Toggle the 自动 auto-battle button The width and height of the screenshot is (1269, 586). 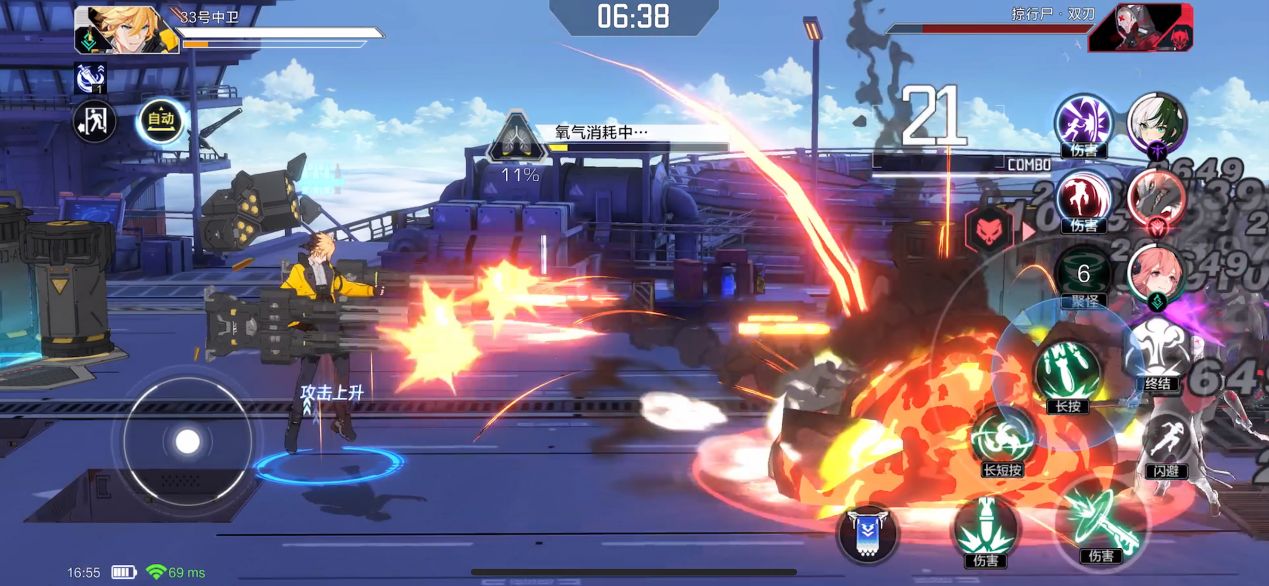pyautogui.click(x=161, y=121)
